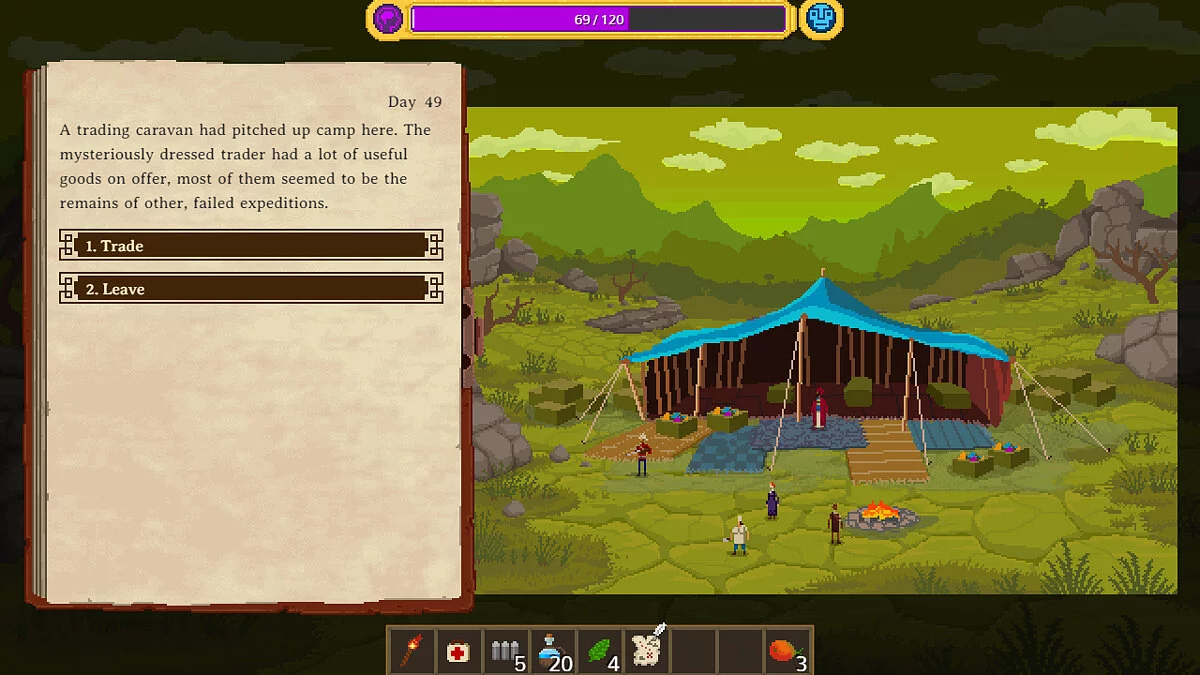Select the ammunition bullets slot
The height and width of the screenshot is (675, 1200).
(x=506, y=652)
